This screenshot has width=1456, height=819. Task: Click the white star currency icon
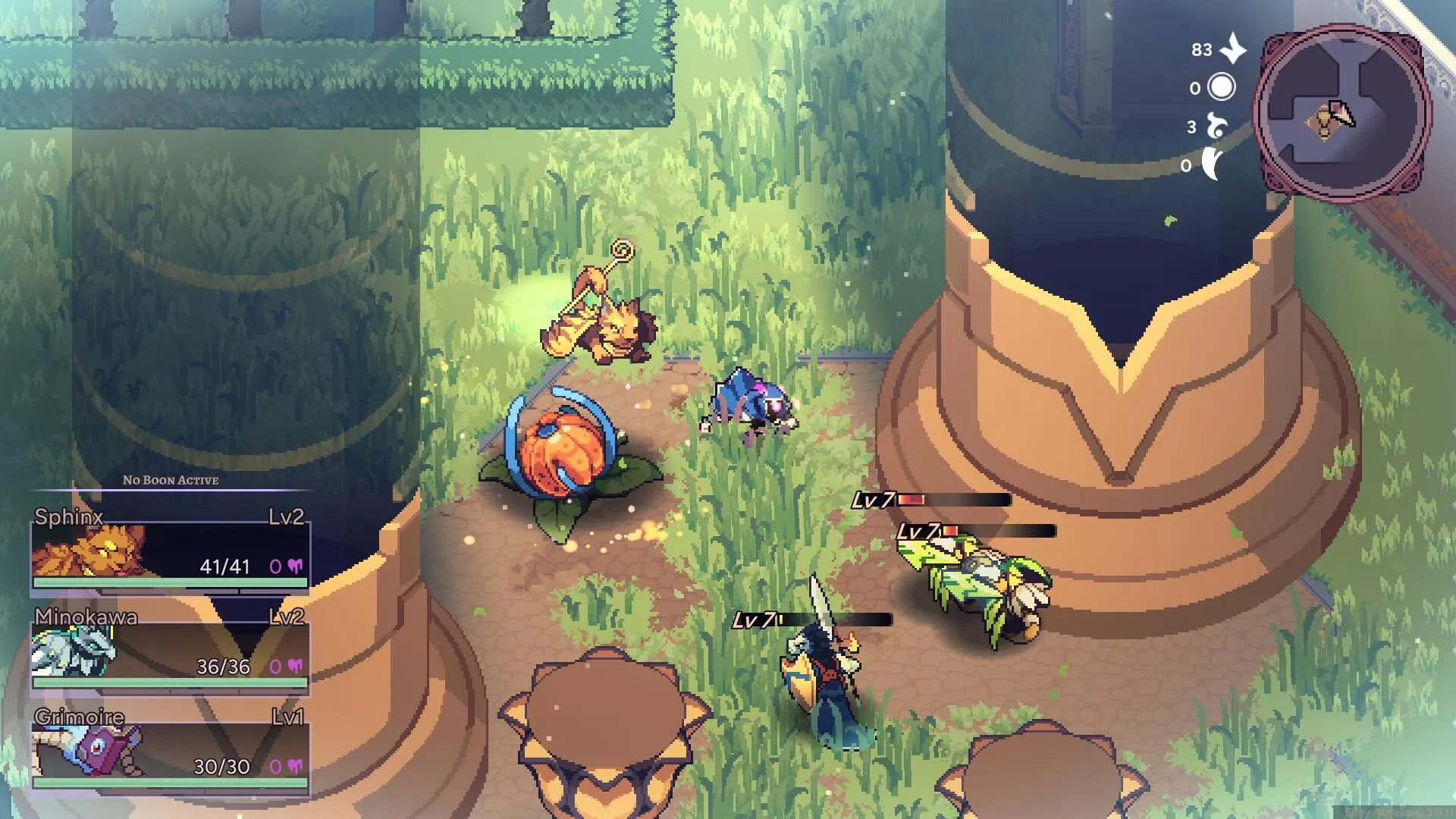(x=1234, y=49)
